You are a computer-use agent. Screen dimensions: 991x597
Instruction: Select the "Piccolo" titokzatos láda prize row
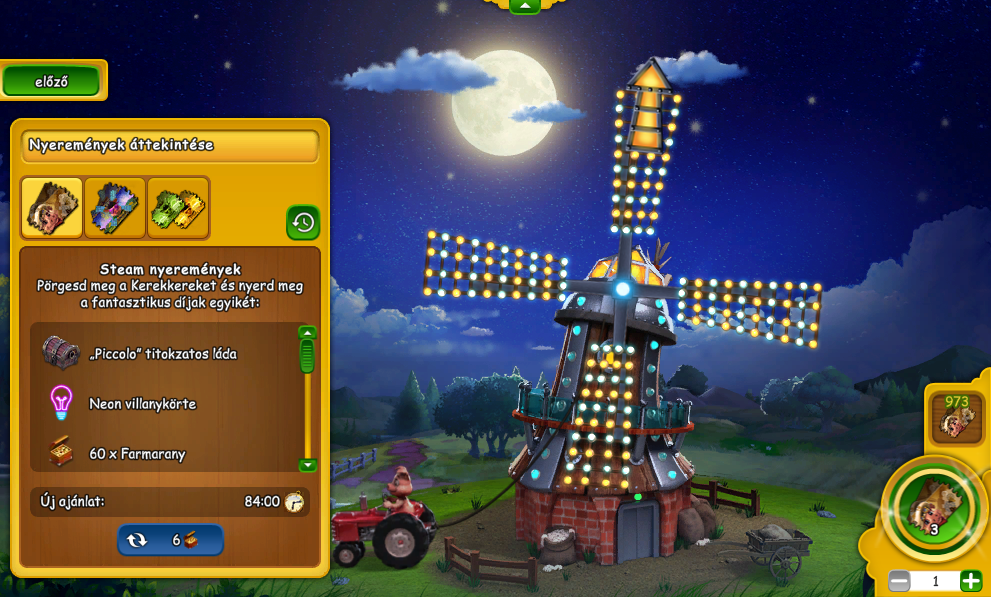[x=163, y=353]
